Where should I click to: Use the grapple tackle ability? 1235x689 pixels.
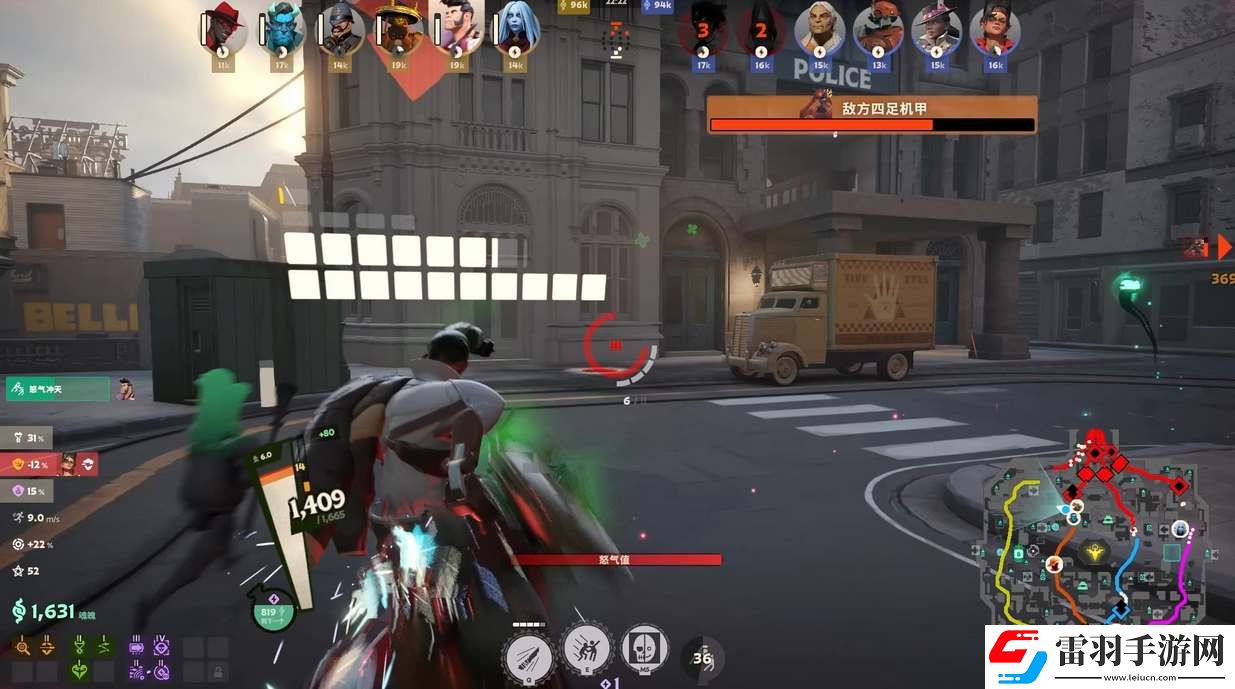point(587,649)
